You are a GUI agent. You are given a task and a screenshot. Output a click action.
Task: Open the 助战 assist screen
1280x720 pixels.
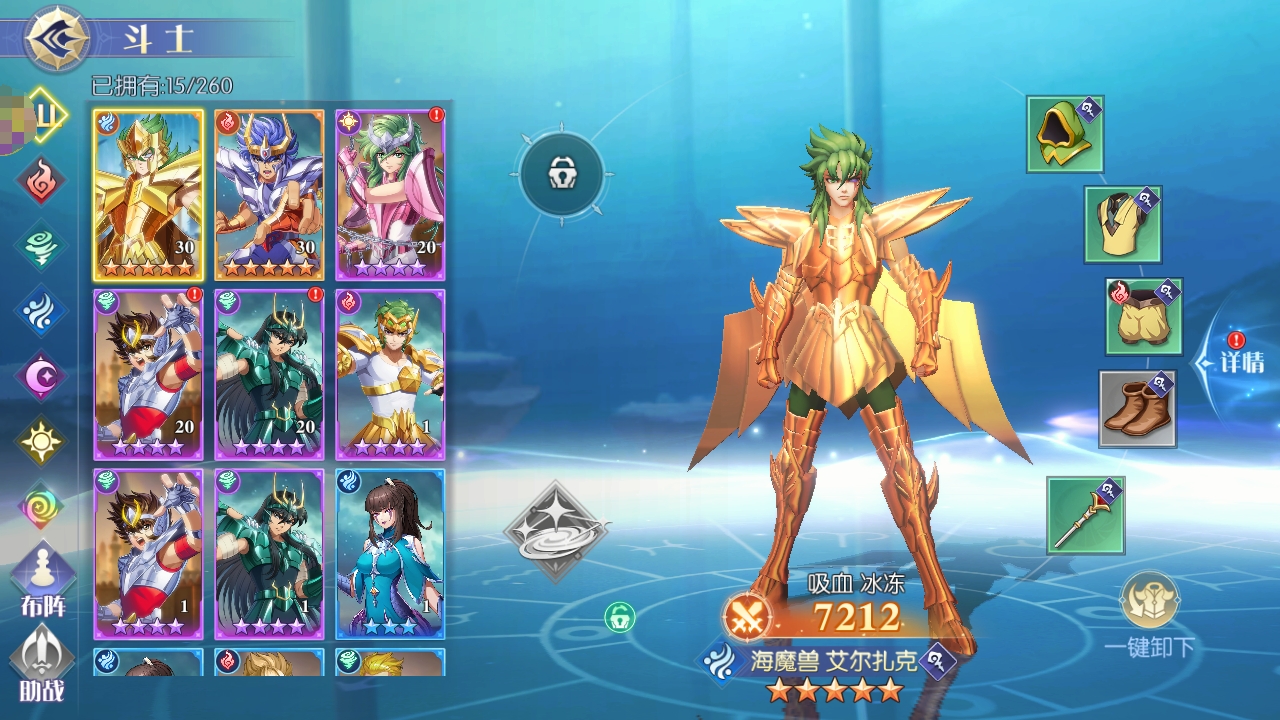[43, 660]
